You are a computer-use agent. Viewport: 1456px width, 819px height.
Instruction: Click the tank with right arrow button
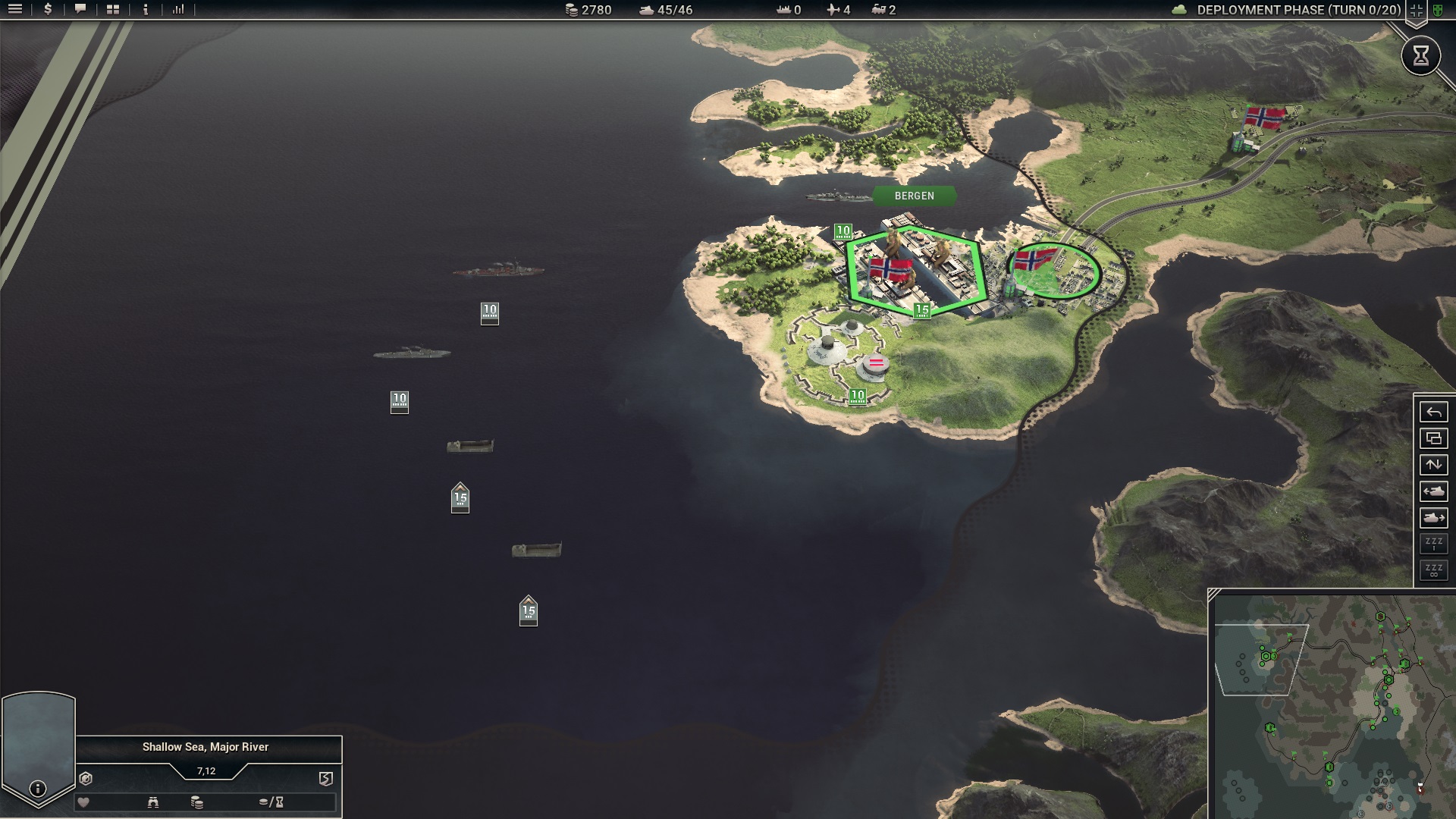pyautogui.click(x=1433, y=518)
